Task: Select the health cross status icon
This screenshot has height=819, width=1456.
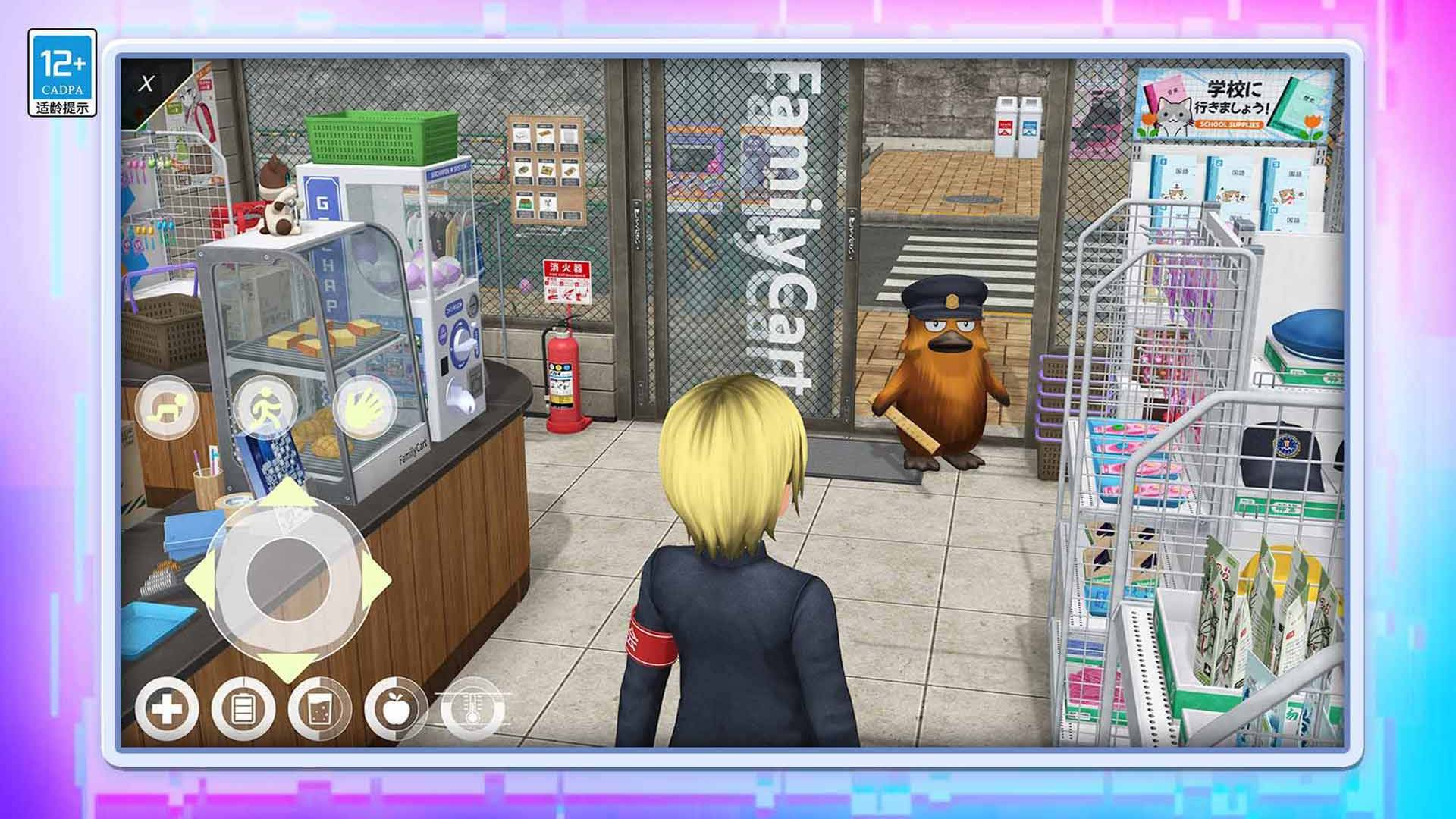Action: [167, 710]
